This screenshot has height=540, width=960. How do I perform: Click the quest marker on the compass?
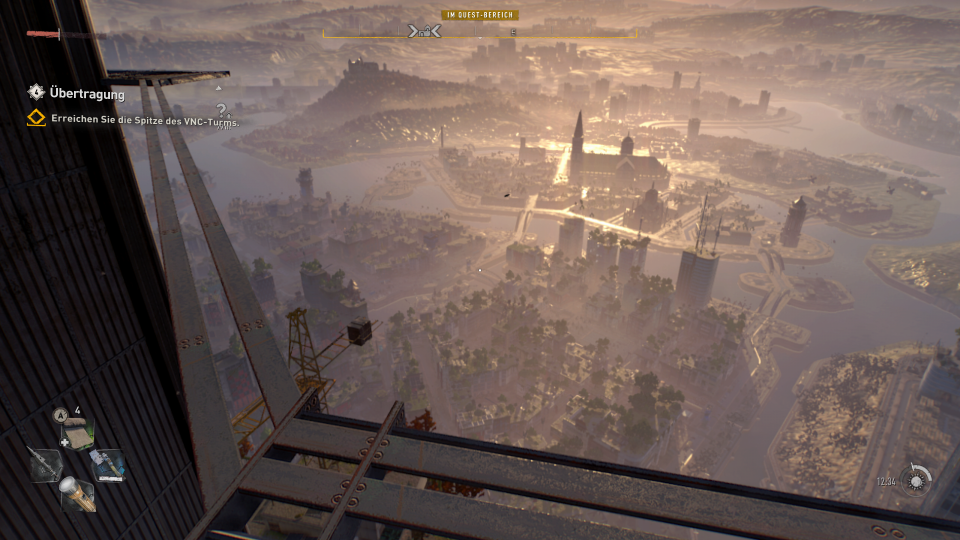pos(426,32)
